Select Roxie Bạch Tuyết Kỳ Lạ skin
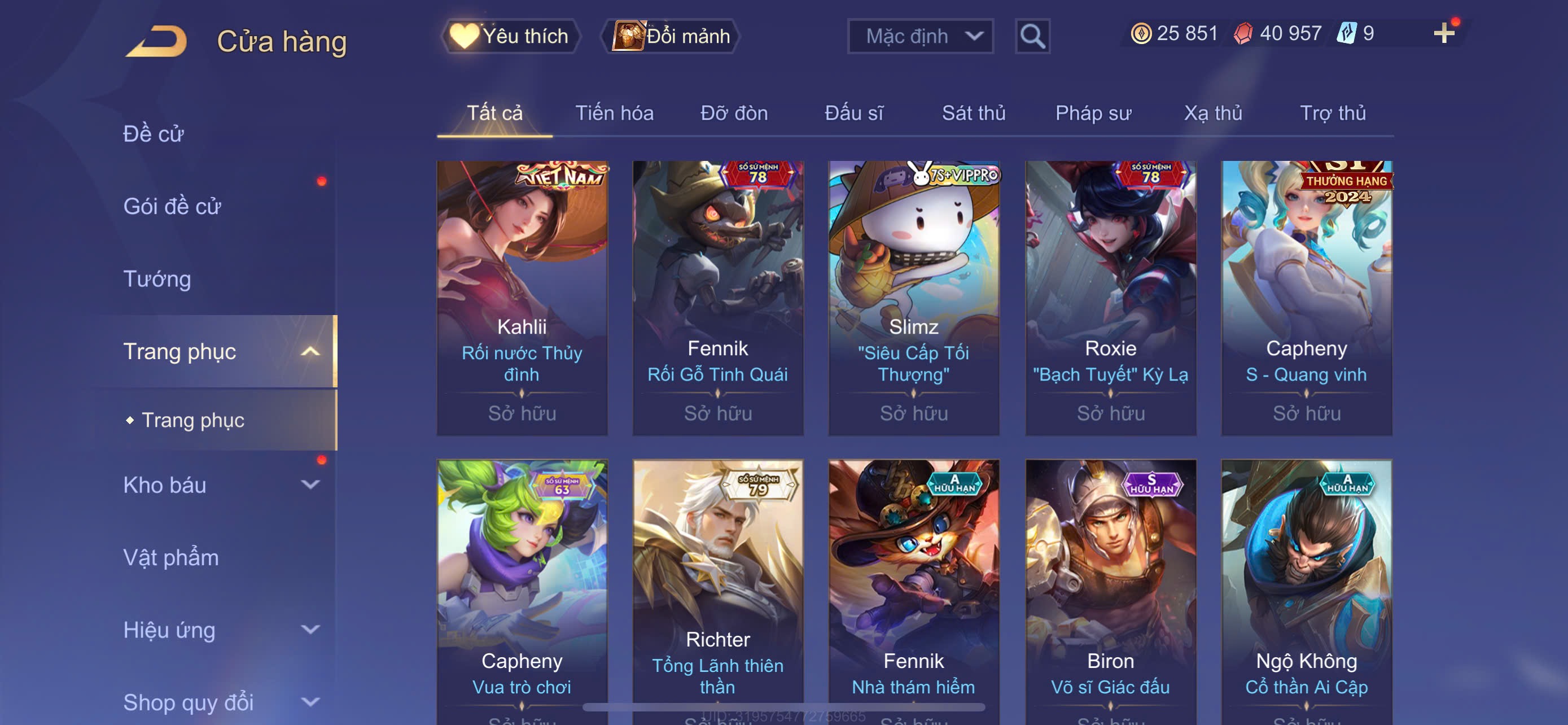This screenshot has height=725, width=1568. point(1110,297)
